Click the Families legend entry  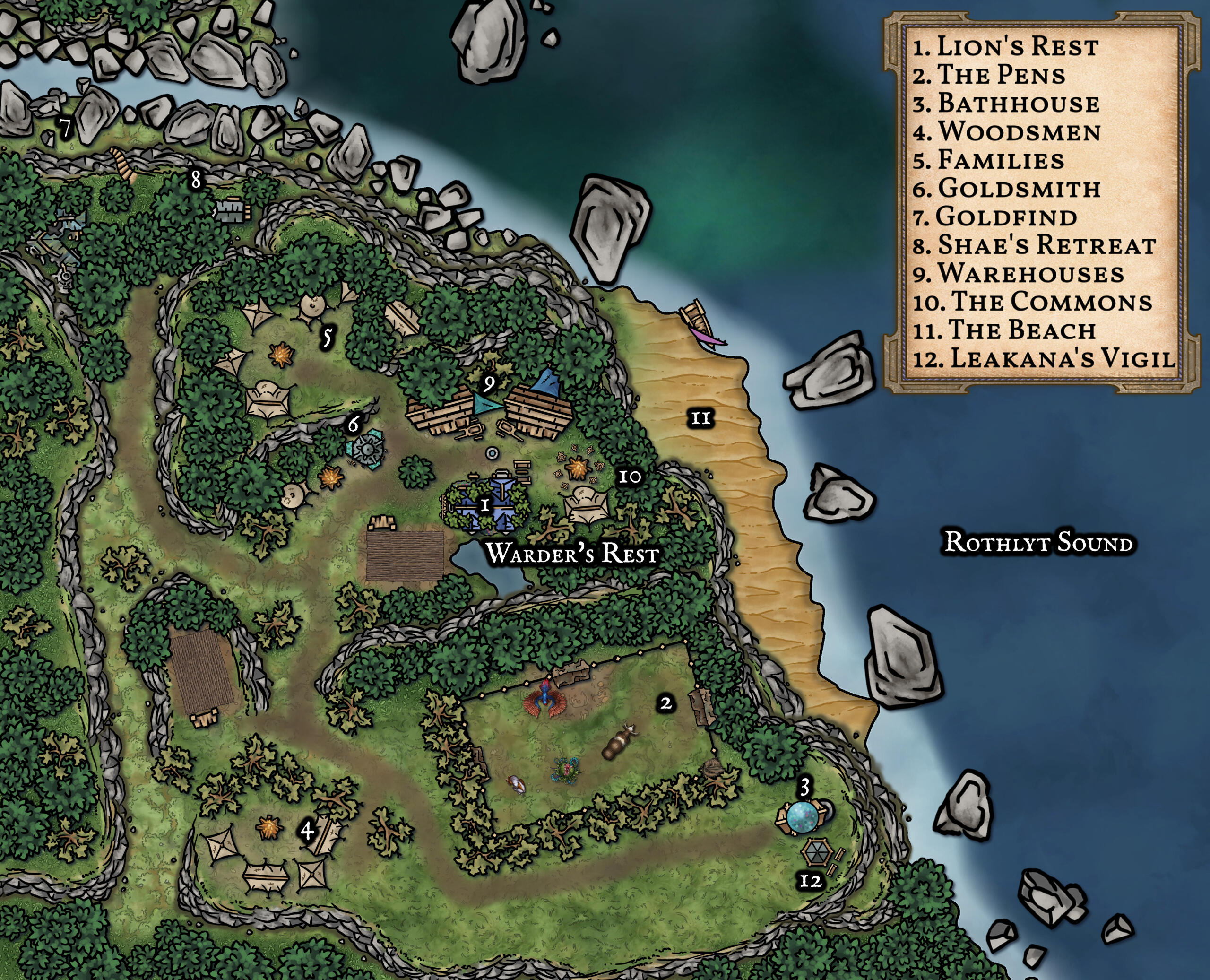point(989,160)
